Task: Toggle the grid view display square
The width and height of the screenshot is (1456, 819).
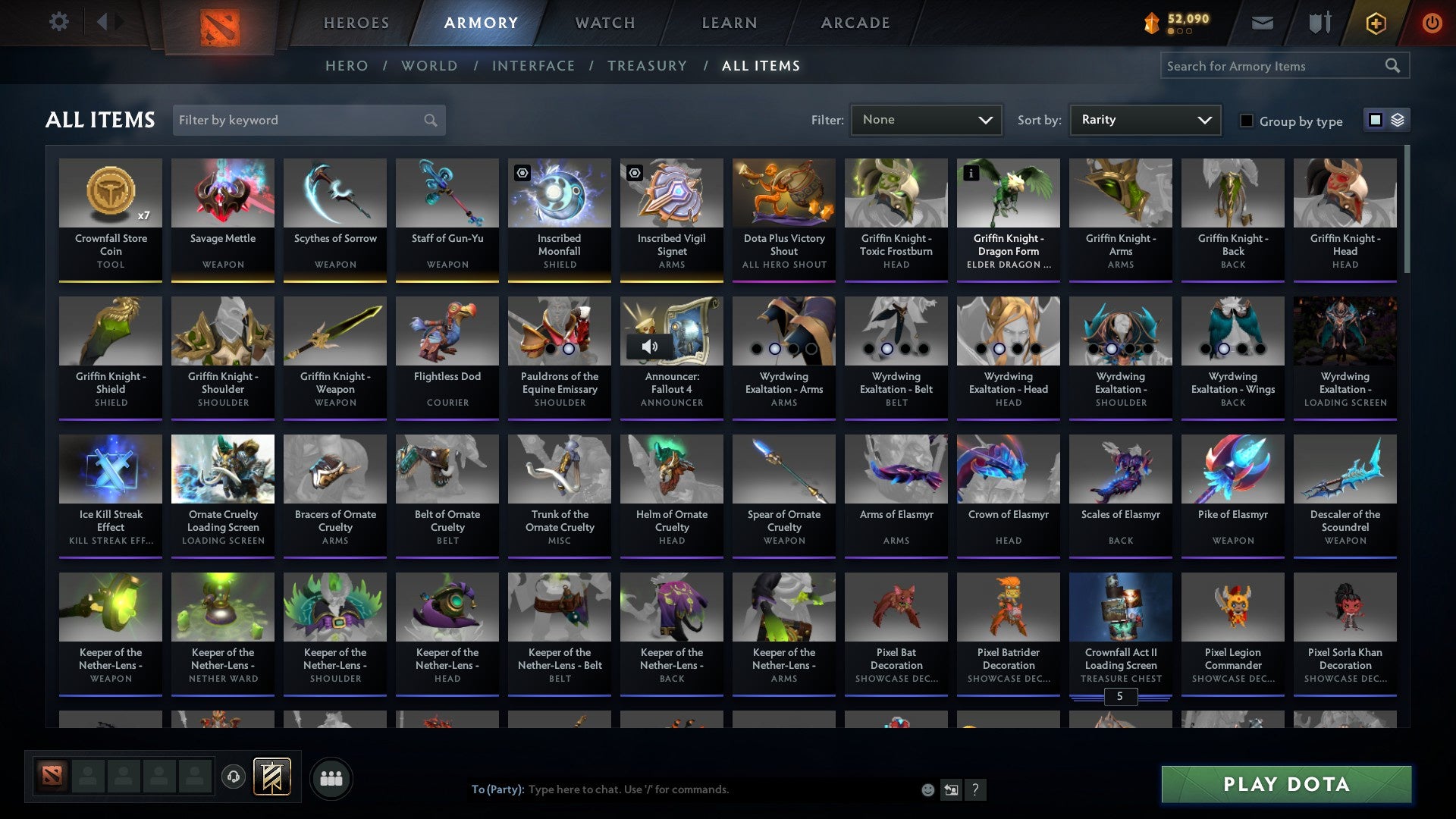Action: (x=1374, y=120)
